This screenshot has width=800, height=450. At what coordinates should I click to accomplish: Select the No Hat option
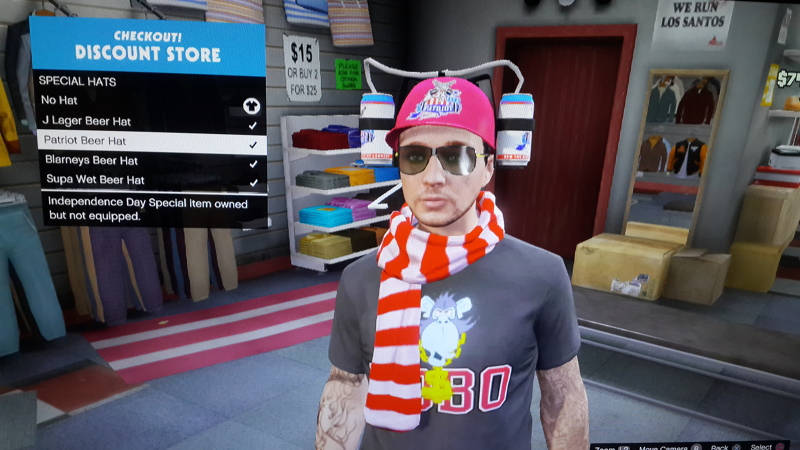pyautogui.click(x=148, y=101)
